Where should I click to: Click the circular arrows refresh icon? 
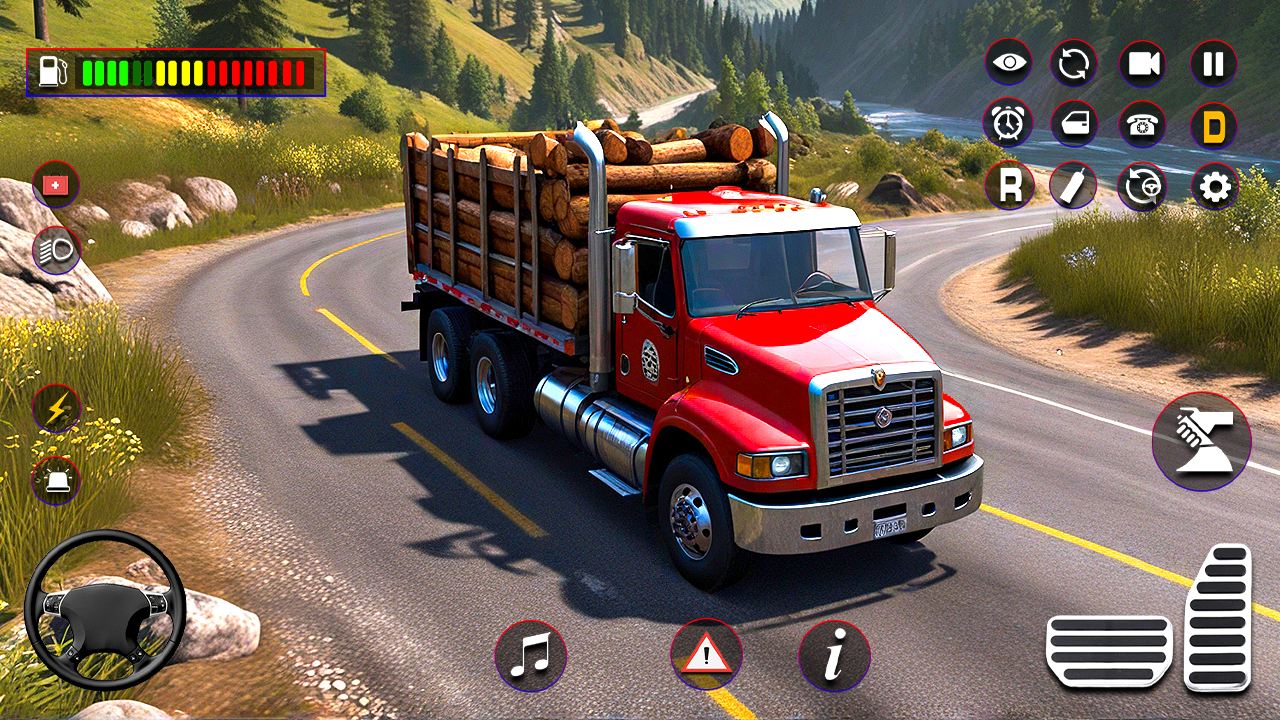[x=1074, y=64]
